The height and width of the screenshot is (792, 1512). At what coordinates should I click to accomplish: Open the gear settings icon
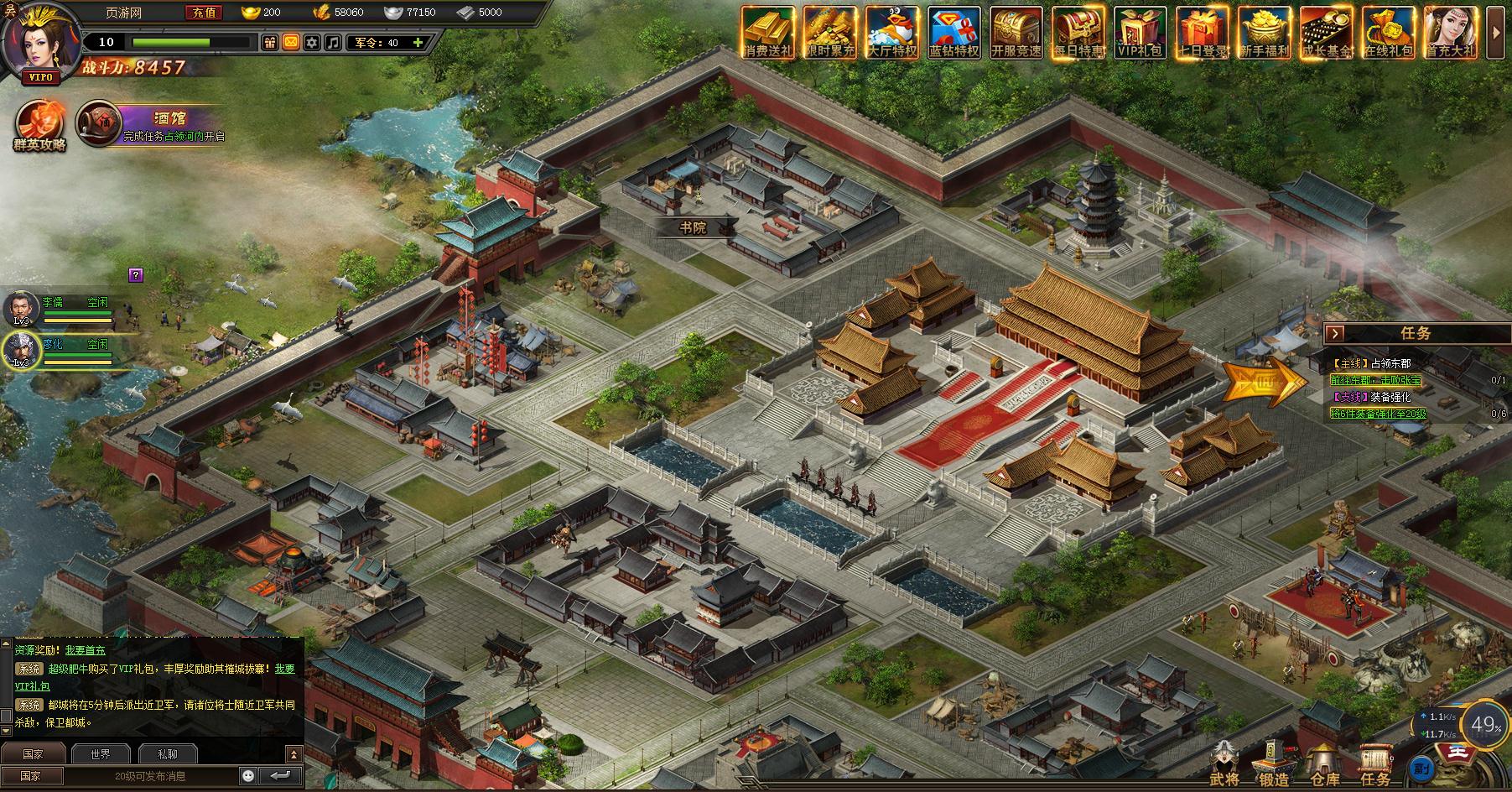point(312,42)
